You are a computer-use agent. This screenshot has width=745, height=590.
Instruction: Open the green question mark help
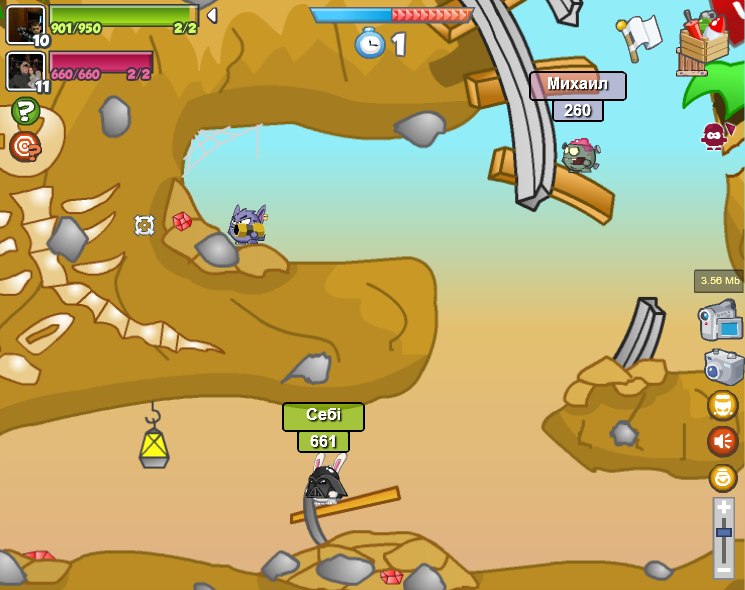tap(25, 111)
